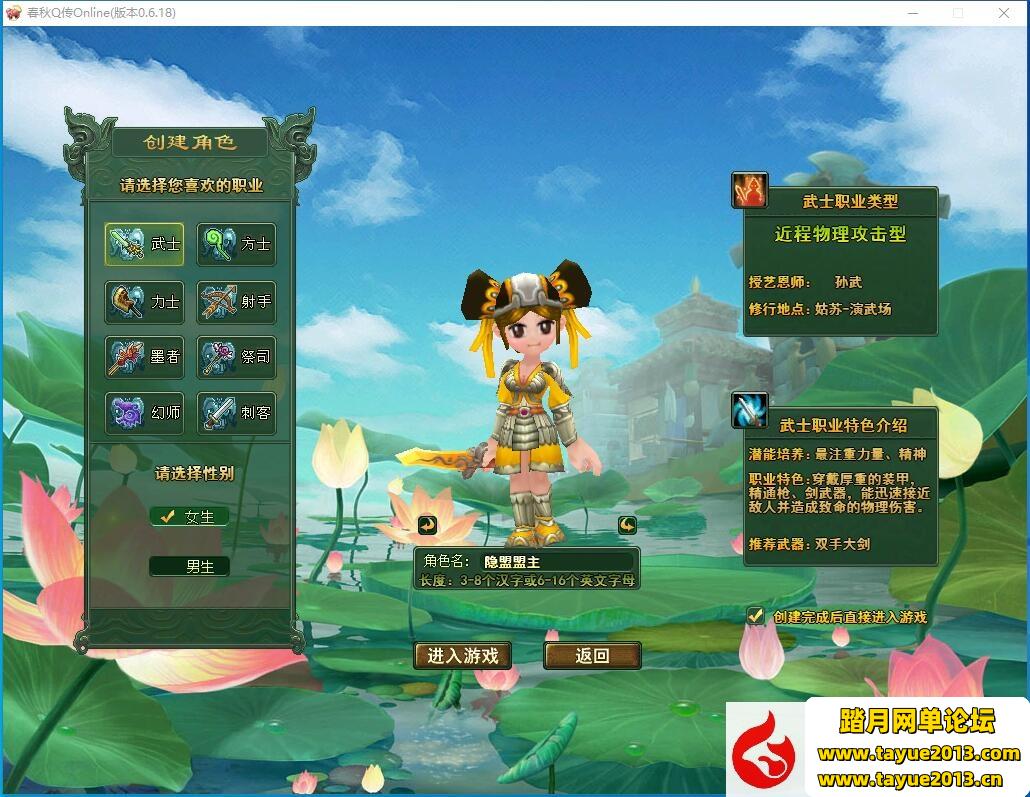The height and width of the screenshot is (797, 1030).
Task: Go back with the 返回 button
Action: (x=592, y=655)
